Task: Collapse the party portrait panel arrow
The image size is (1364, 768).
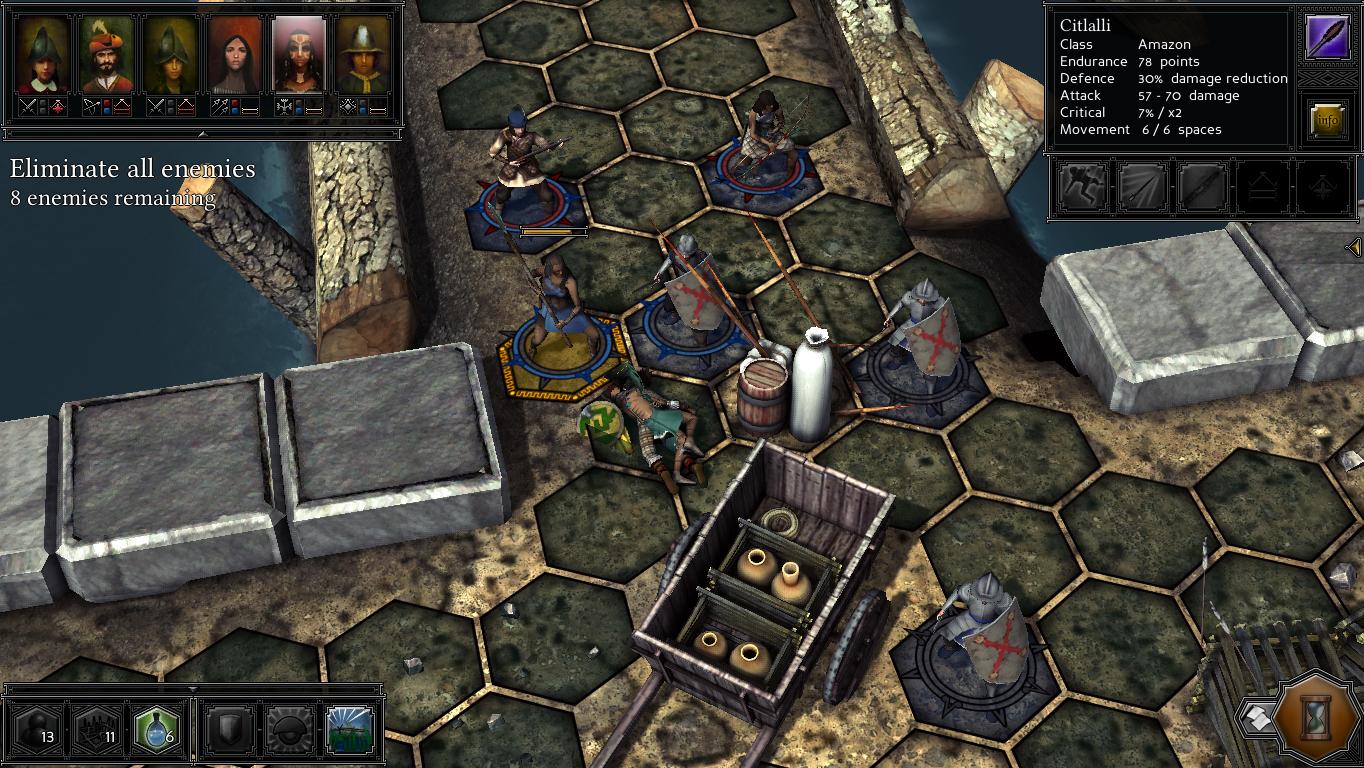Action: [x=202, y=133]
